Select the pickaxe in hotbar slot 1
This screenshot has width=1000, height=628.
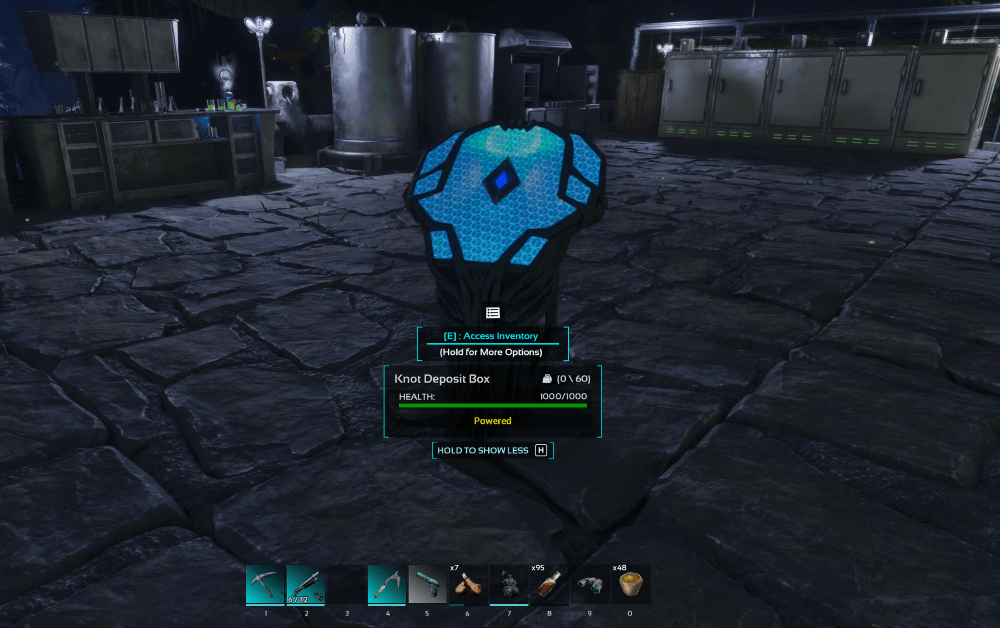265,584
